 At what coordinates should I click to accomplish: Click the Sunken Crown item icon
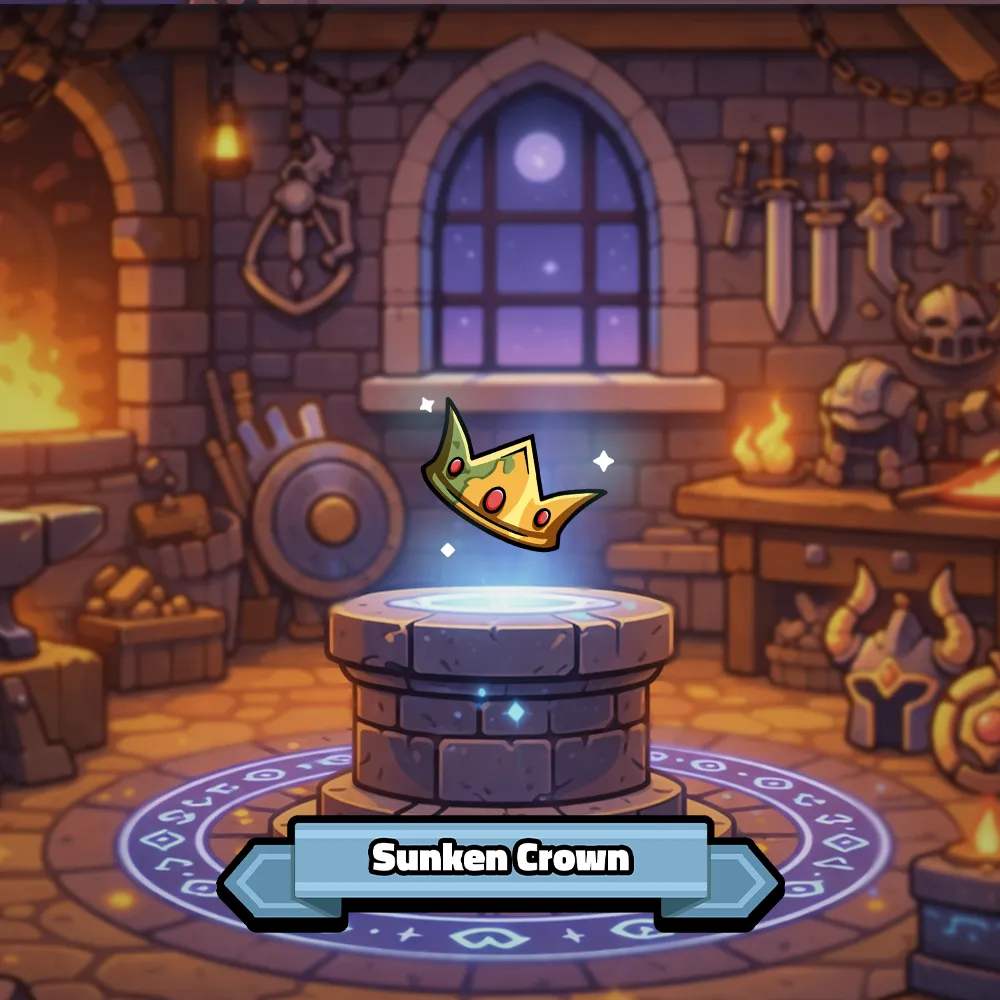point(505,482)
